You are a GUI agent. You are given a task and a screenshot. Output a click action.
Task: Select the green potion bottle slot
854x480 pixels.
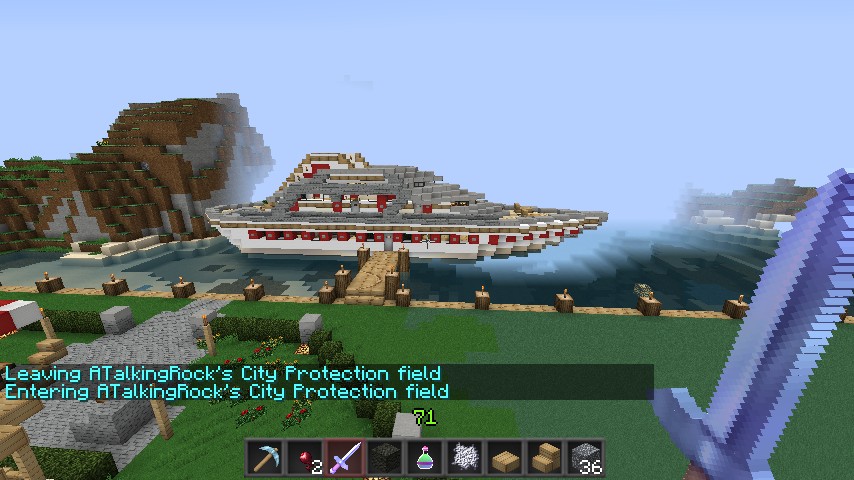coord(425,459)
